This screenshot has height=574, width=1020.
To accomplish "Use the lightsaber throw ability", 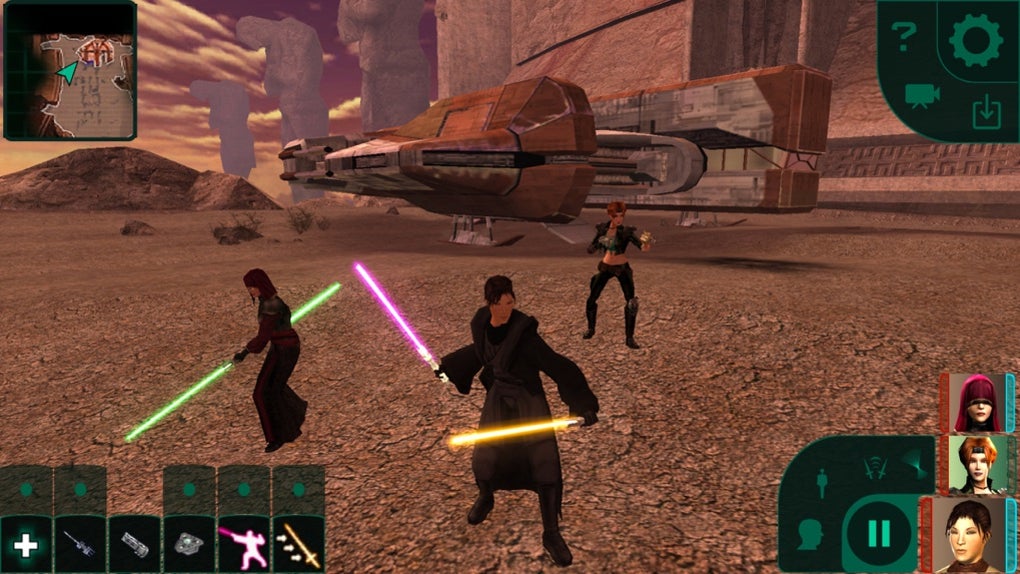I will [x=298, y=545].
